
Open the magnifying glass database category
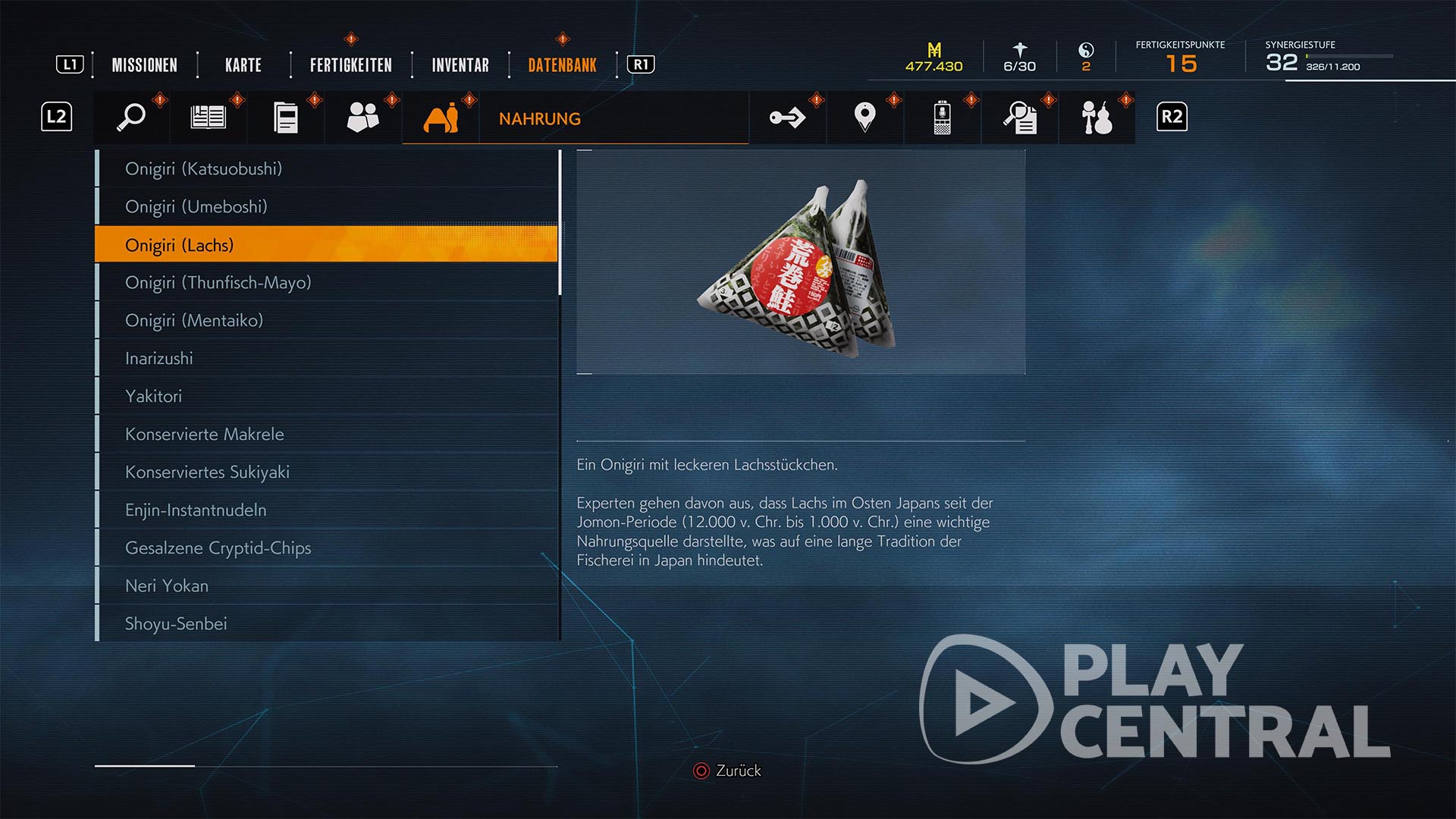tap(132, 118)
